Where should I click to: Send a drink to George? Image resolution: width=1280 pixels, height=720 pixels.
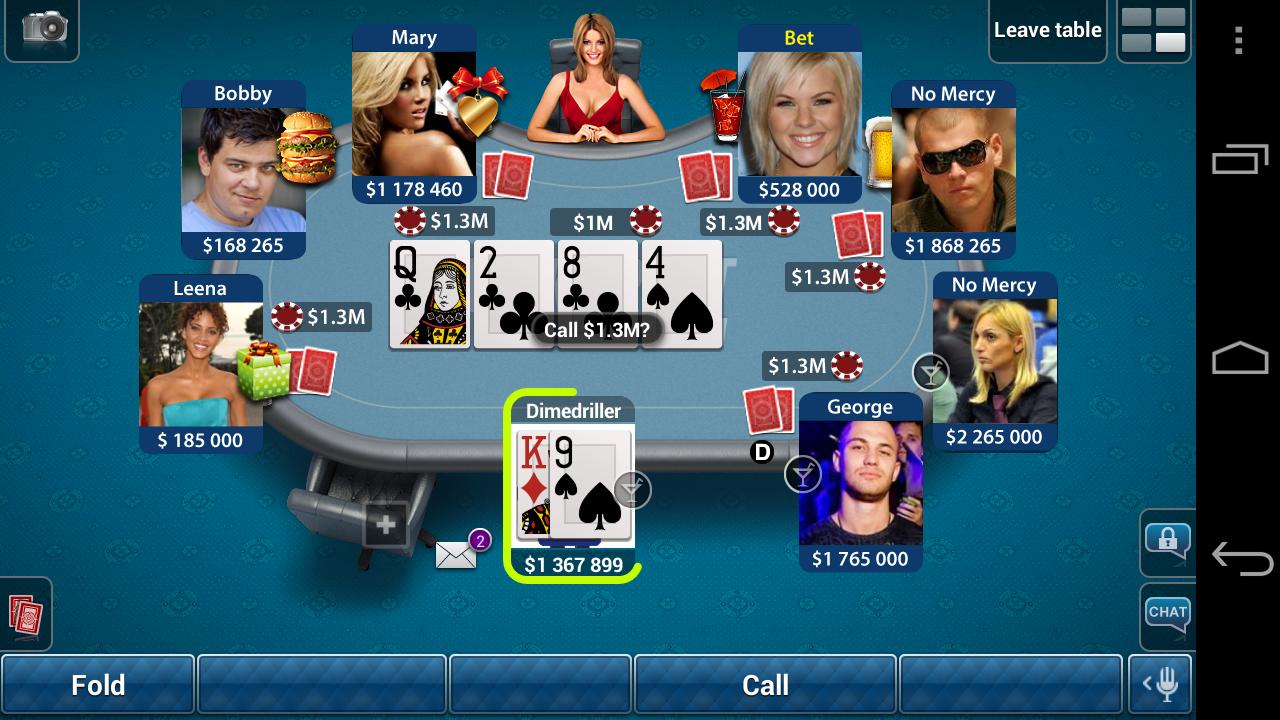[x=803, y=474]
